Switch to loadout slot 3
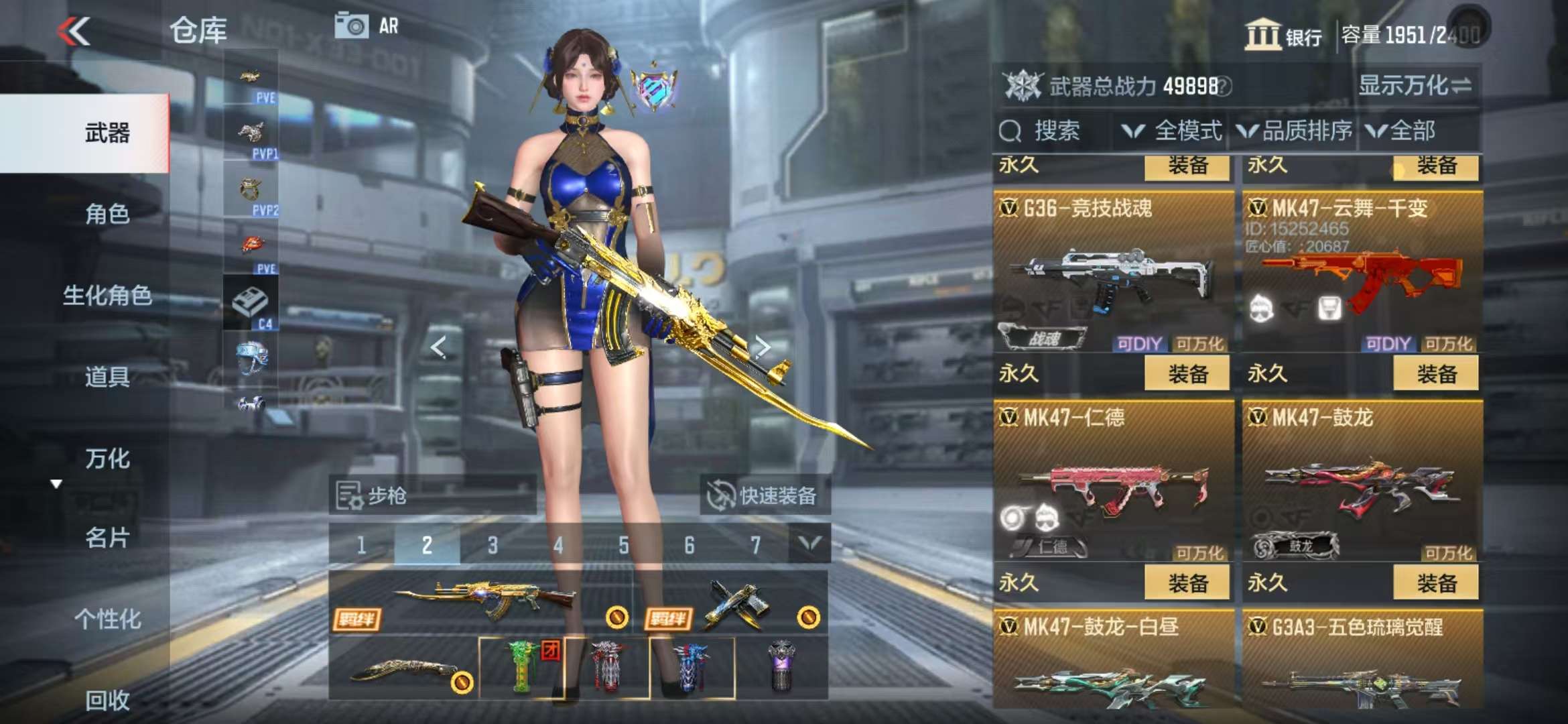This screenshot has width=1568, height=724. click(x=493, y=545)
